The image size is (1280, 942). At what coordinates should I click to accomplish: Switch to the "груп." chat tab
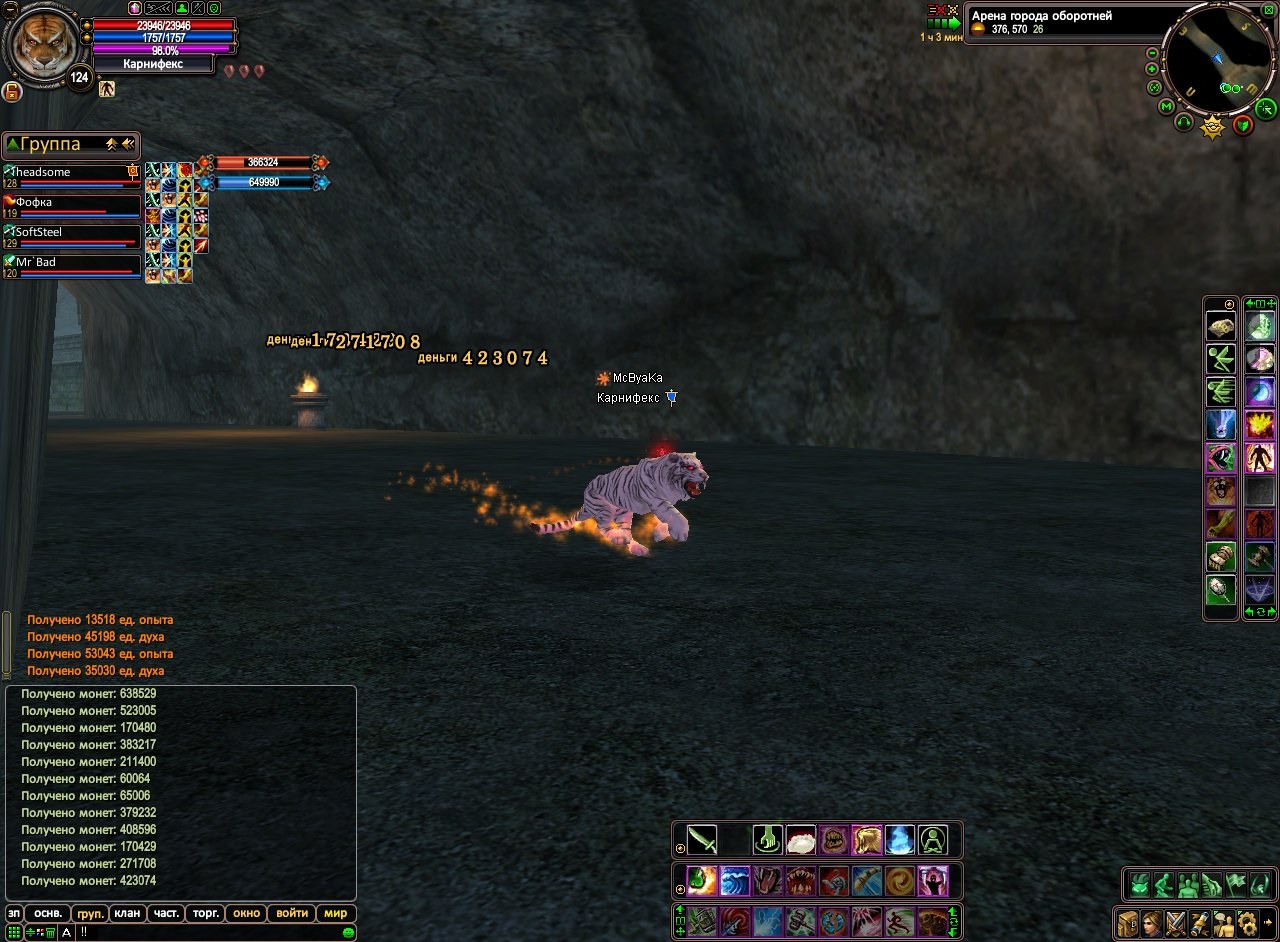click(x=91, y=913)
